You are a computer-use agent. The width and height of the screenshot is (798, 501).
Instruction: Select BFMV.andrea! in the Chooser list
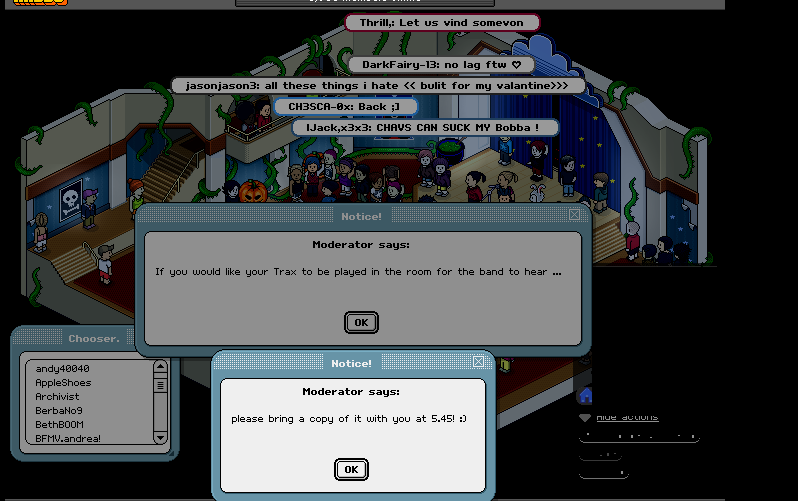tap(68, 438)
